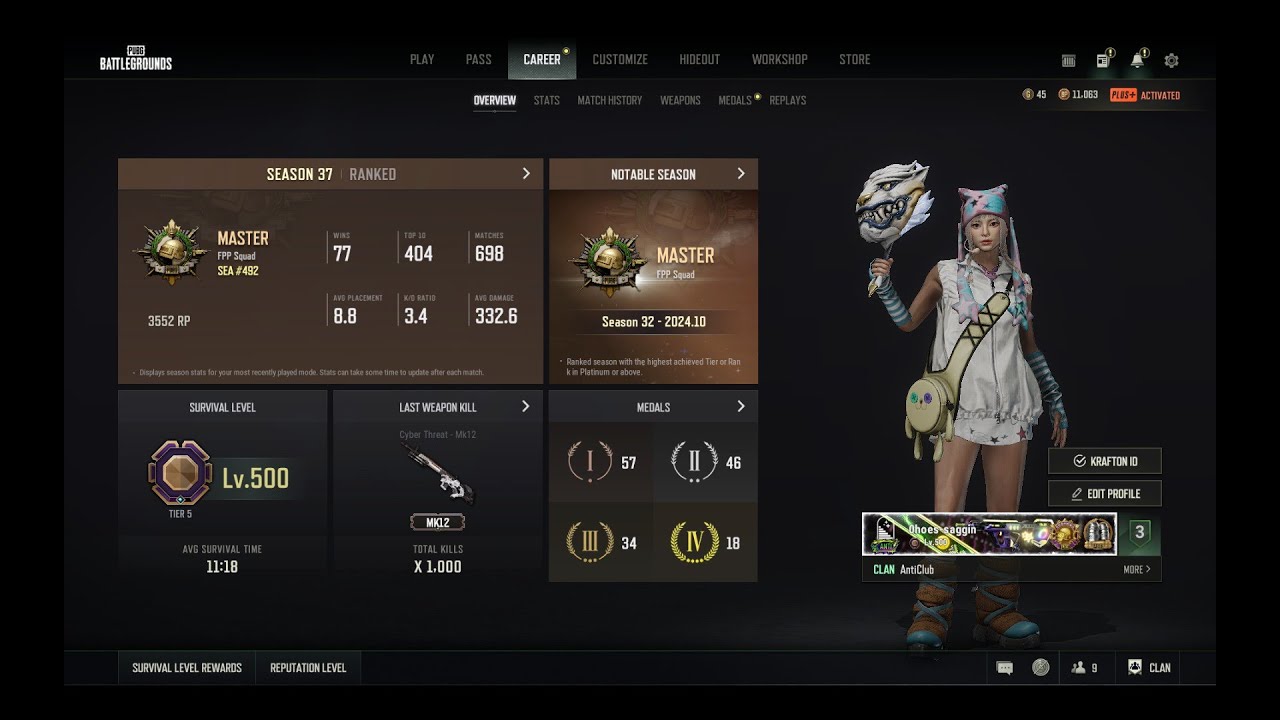This screenshot has width=1280, height=720.
Task: Open the Clan button in bottom bar
Action: pos(1149,668)
